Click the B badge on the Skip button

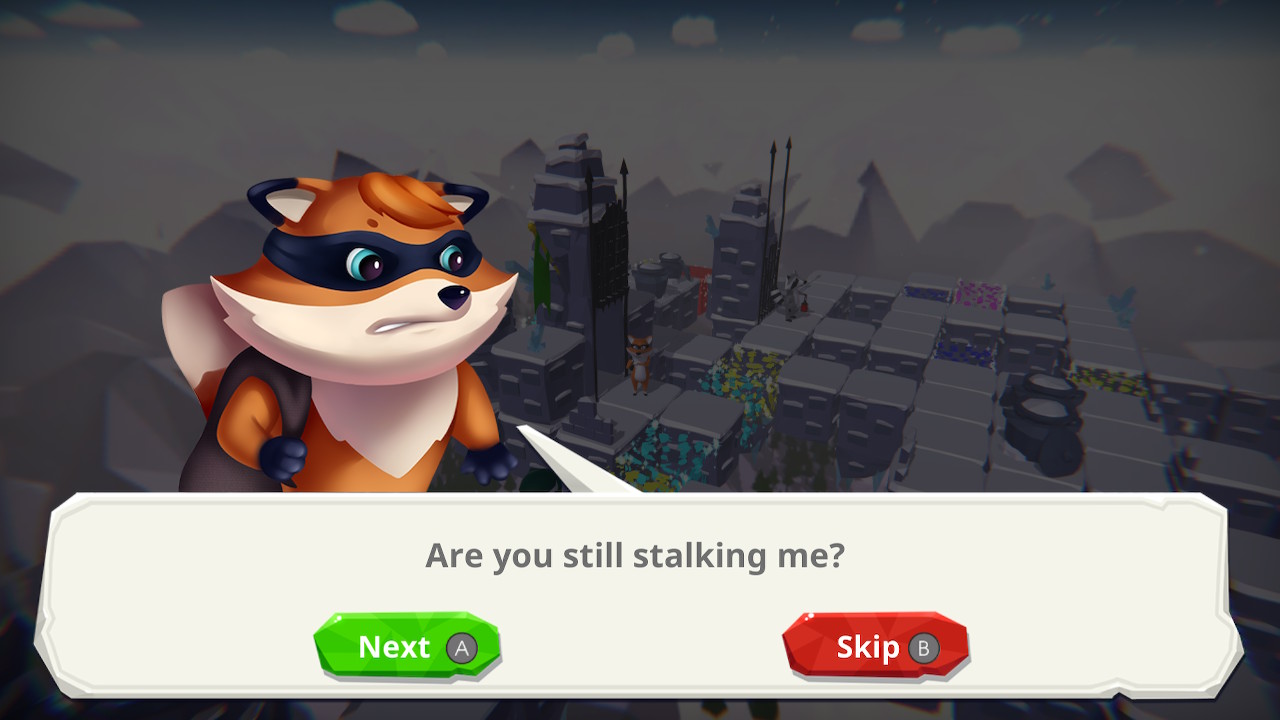[925, 647]
